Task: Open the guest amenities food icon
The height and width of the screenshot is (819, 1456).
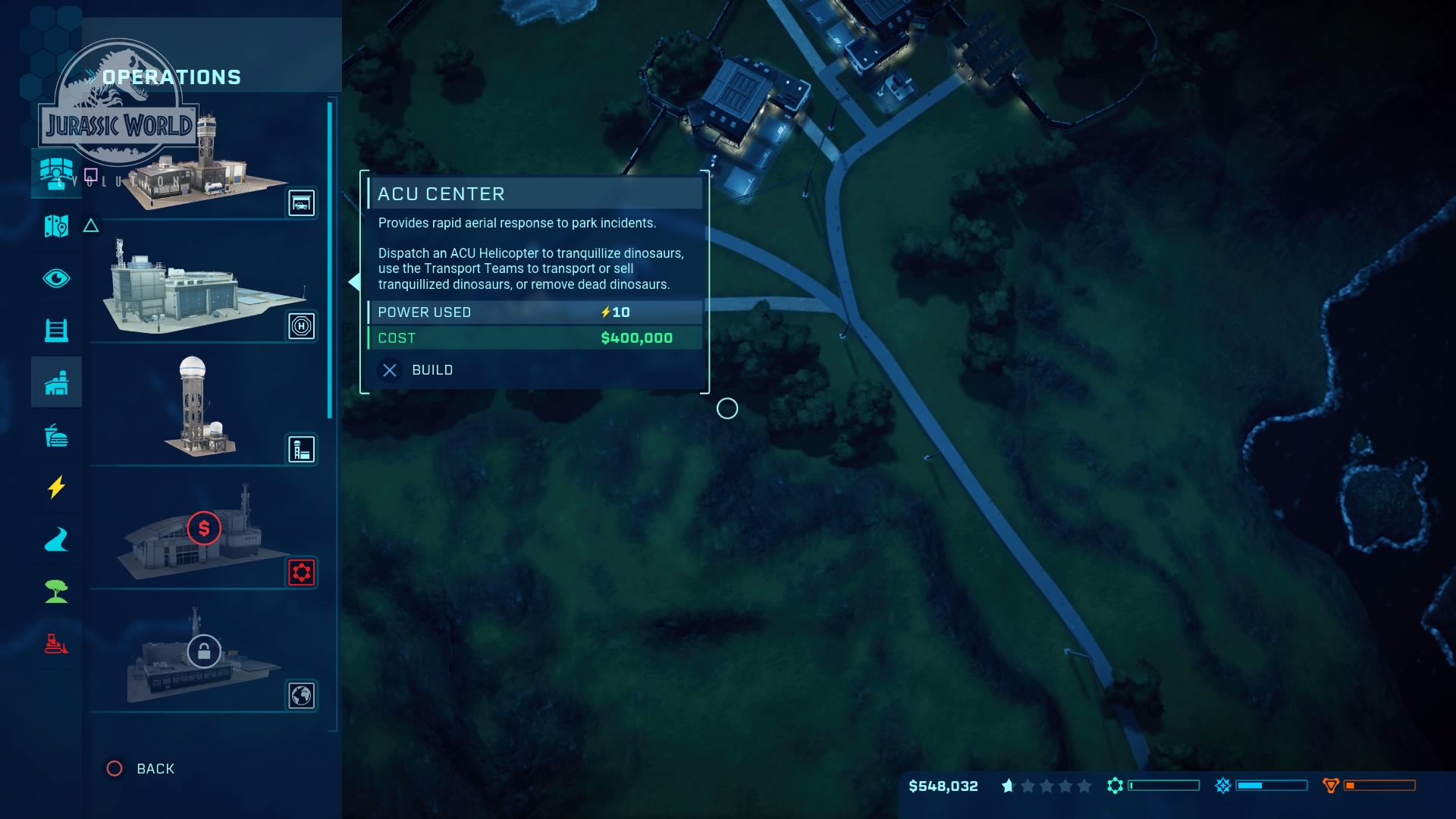Action: (55, 437)
